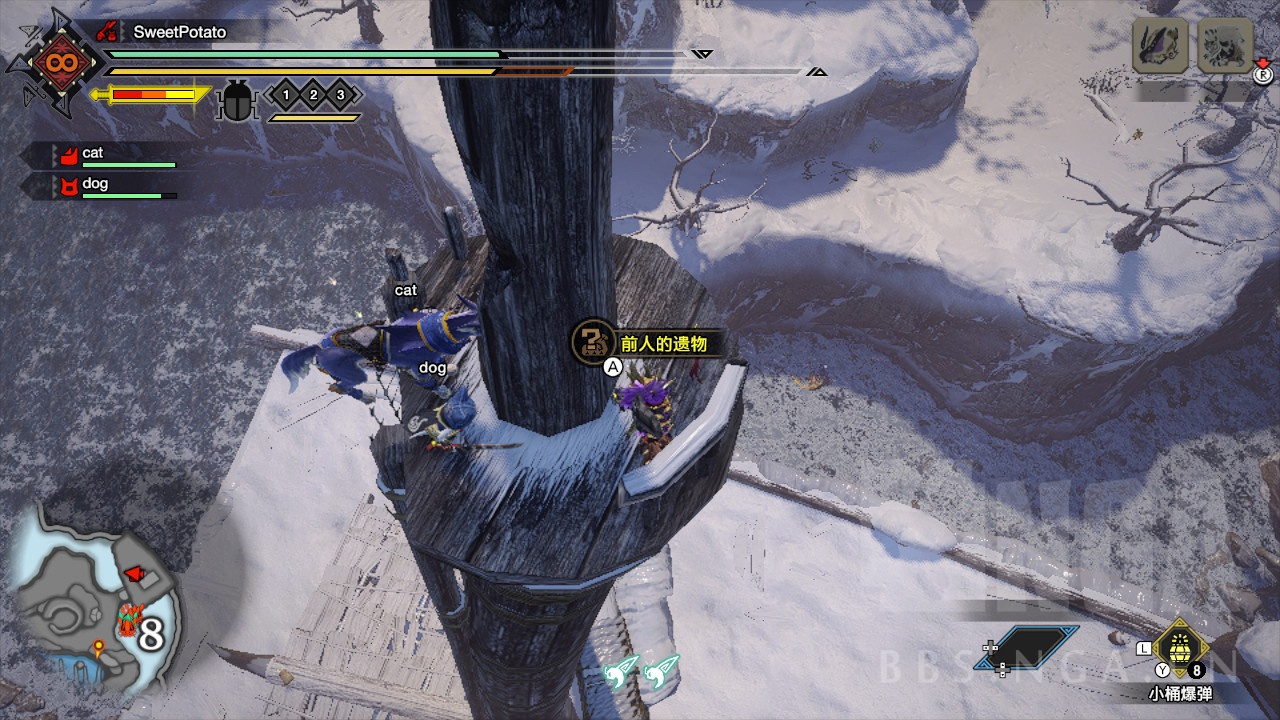This screenshot has height=720, width=1280.
Task: Click the beetle icon beside the sharpness gauge
Action: pos(237,99)
